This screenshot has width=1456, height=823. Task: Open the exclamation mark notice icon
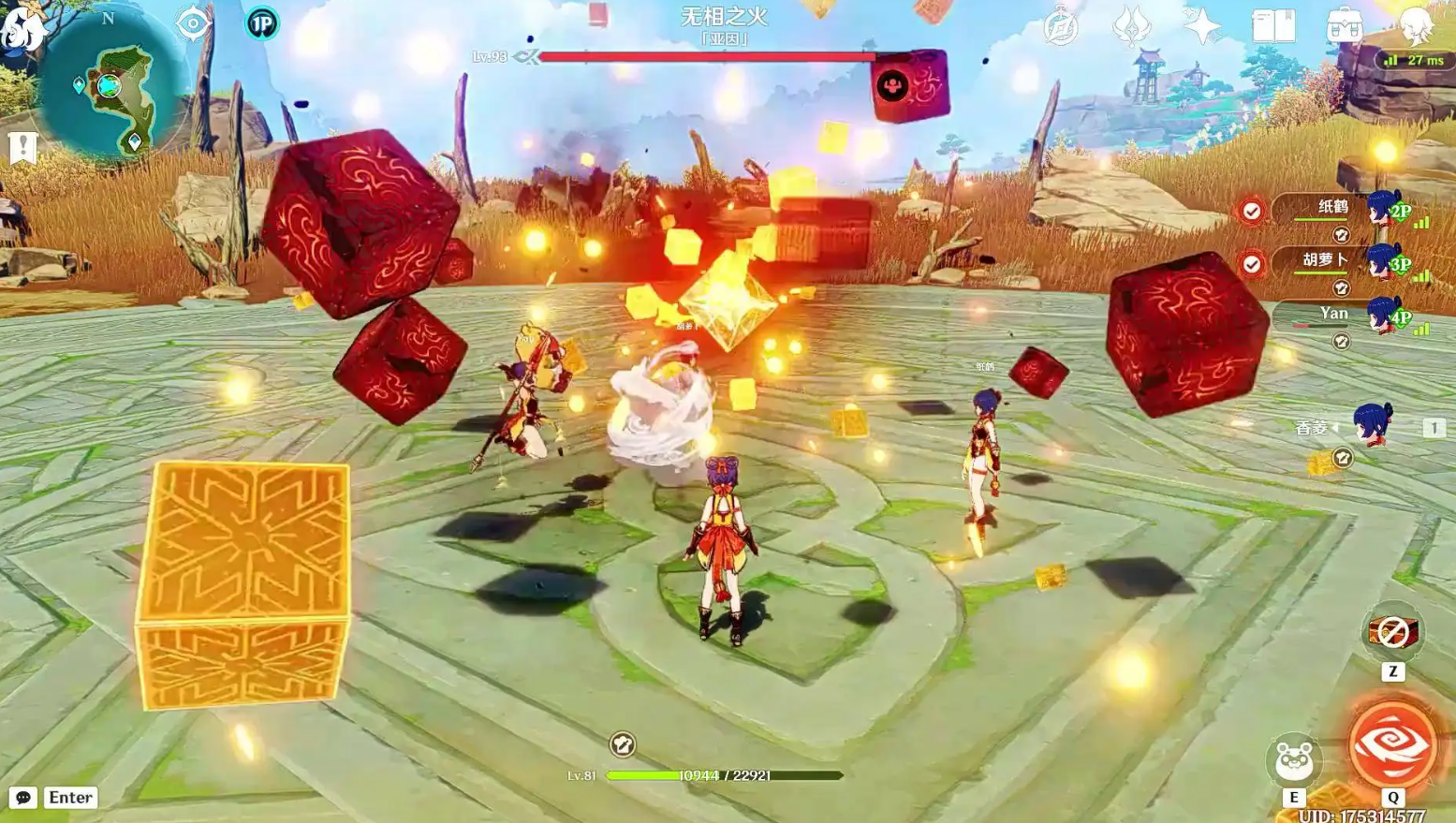click(22, 147)
